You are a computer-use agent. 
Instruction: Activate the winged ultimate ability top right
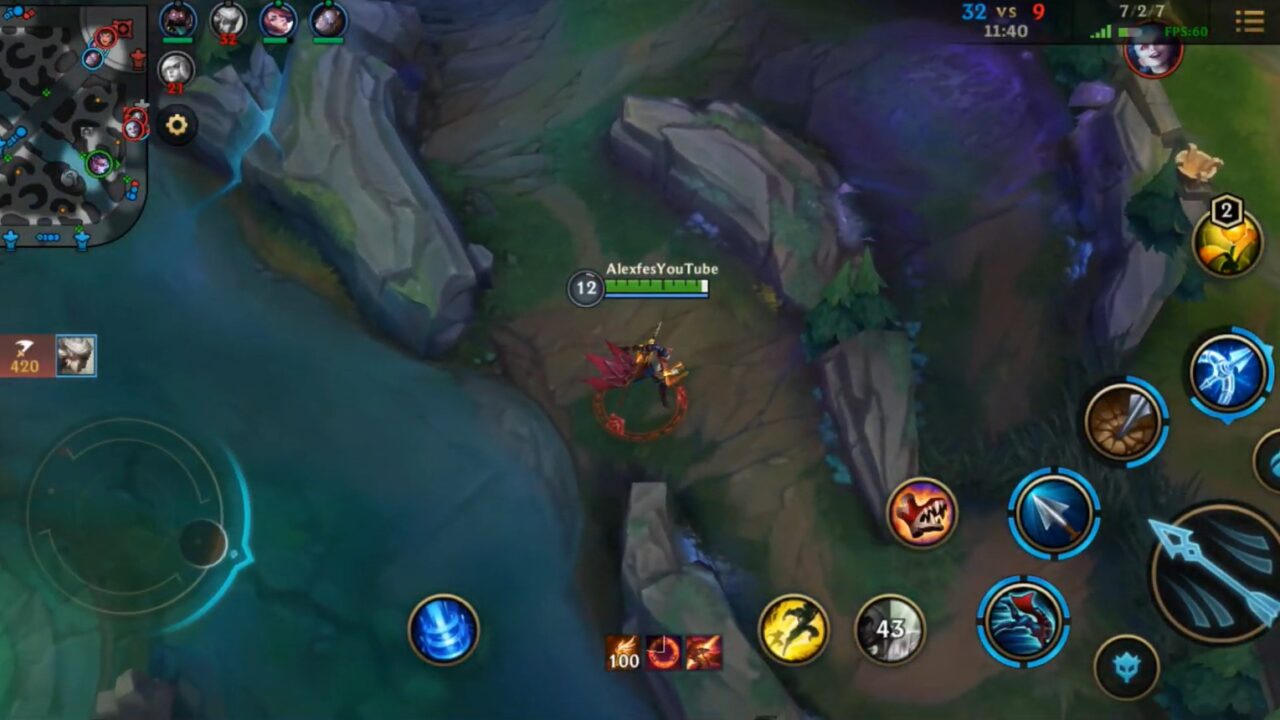coord(1229,377)
